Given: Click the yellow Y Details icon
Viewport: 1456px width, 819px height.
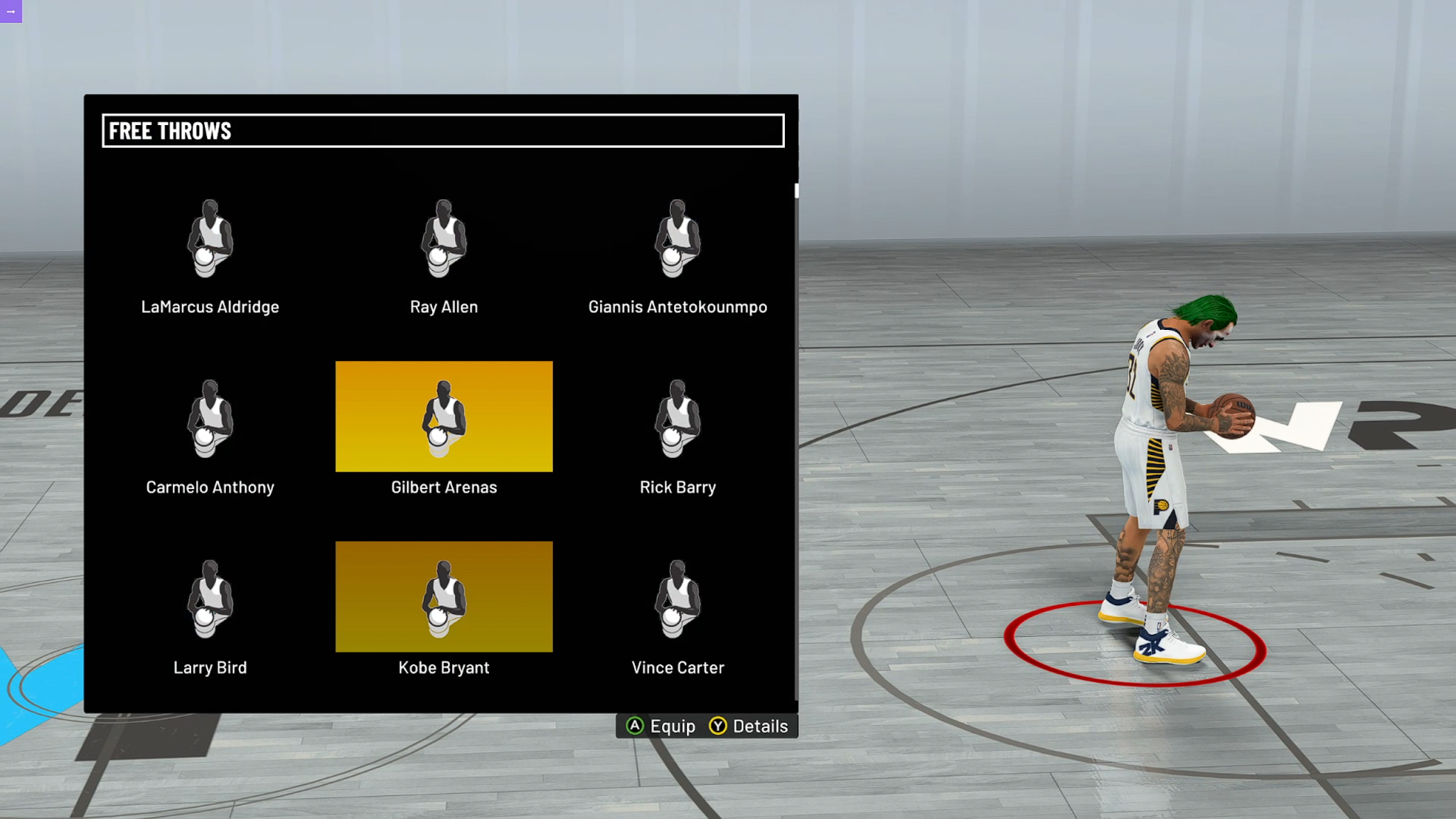Looking at the screenshot, I should pos(718,726).
